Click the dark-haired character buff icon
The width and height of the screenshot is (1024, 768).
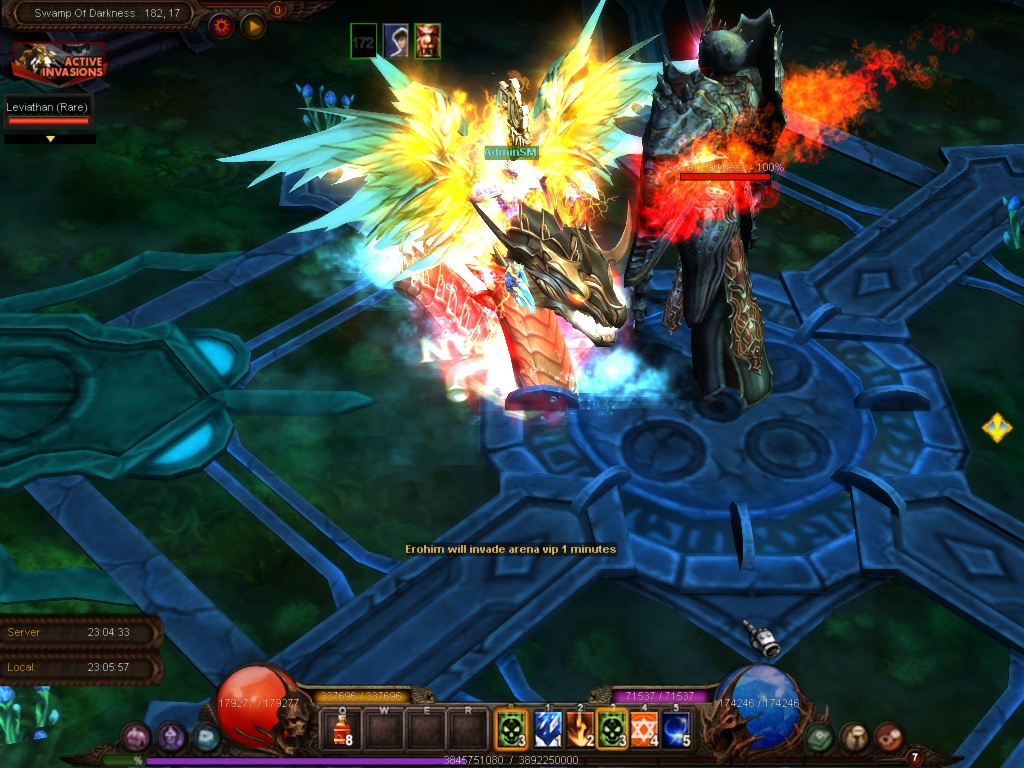[x=396, y=41]
